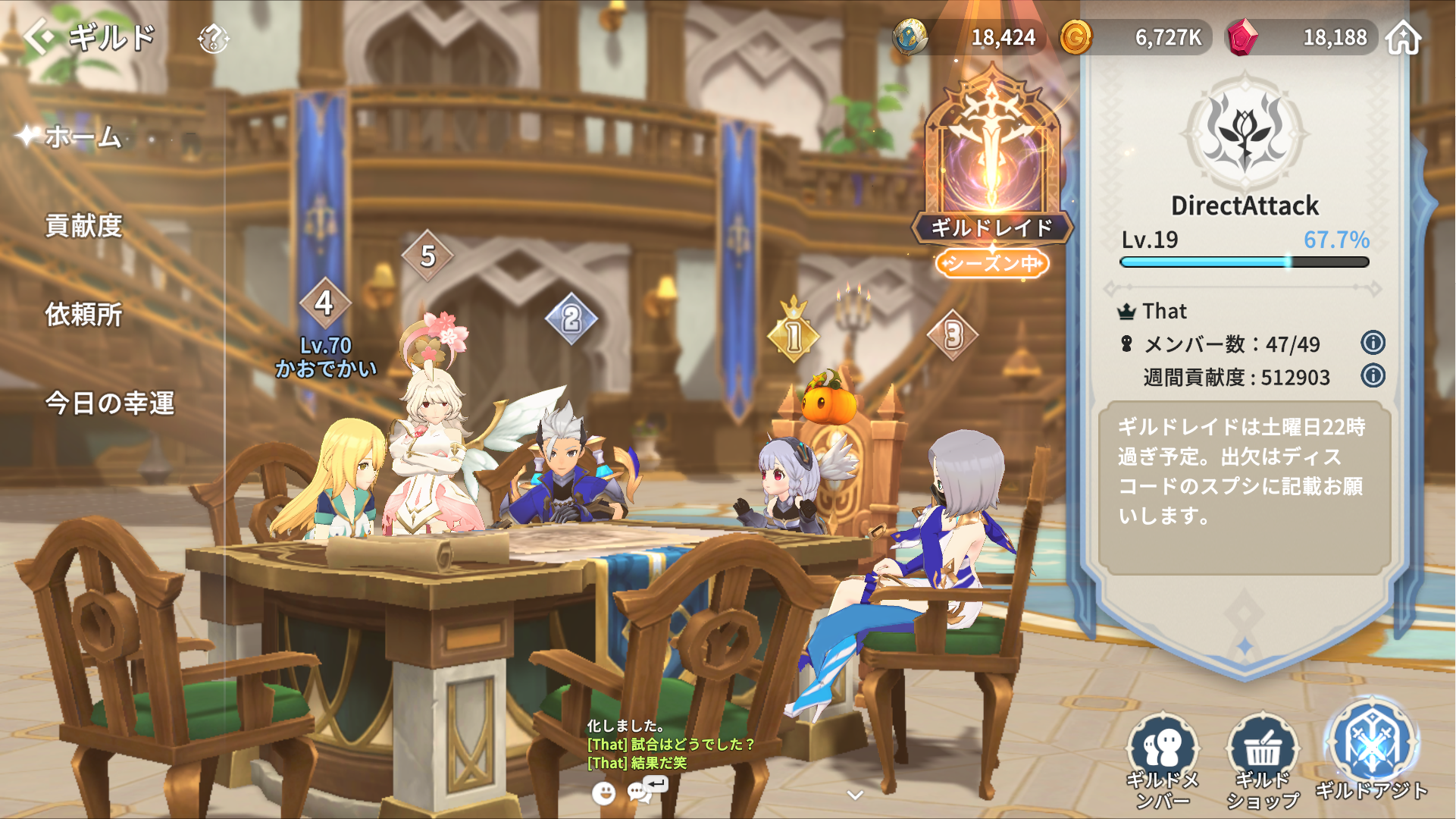Image resolution: width=1456 pixels, height=819 pixels.
Task: Expand the chat log down arrow
Action: pyautogui.click(x=855, y=795)
